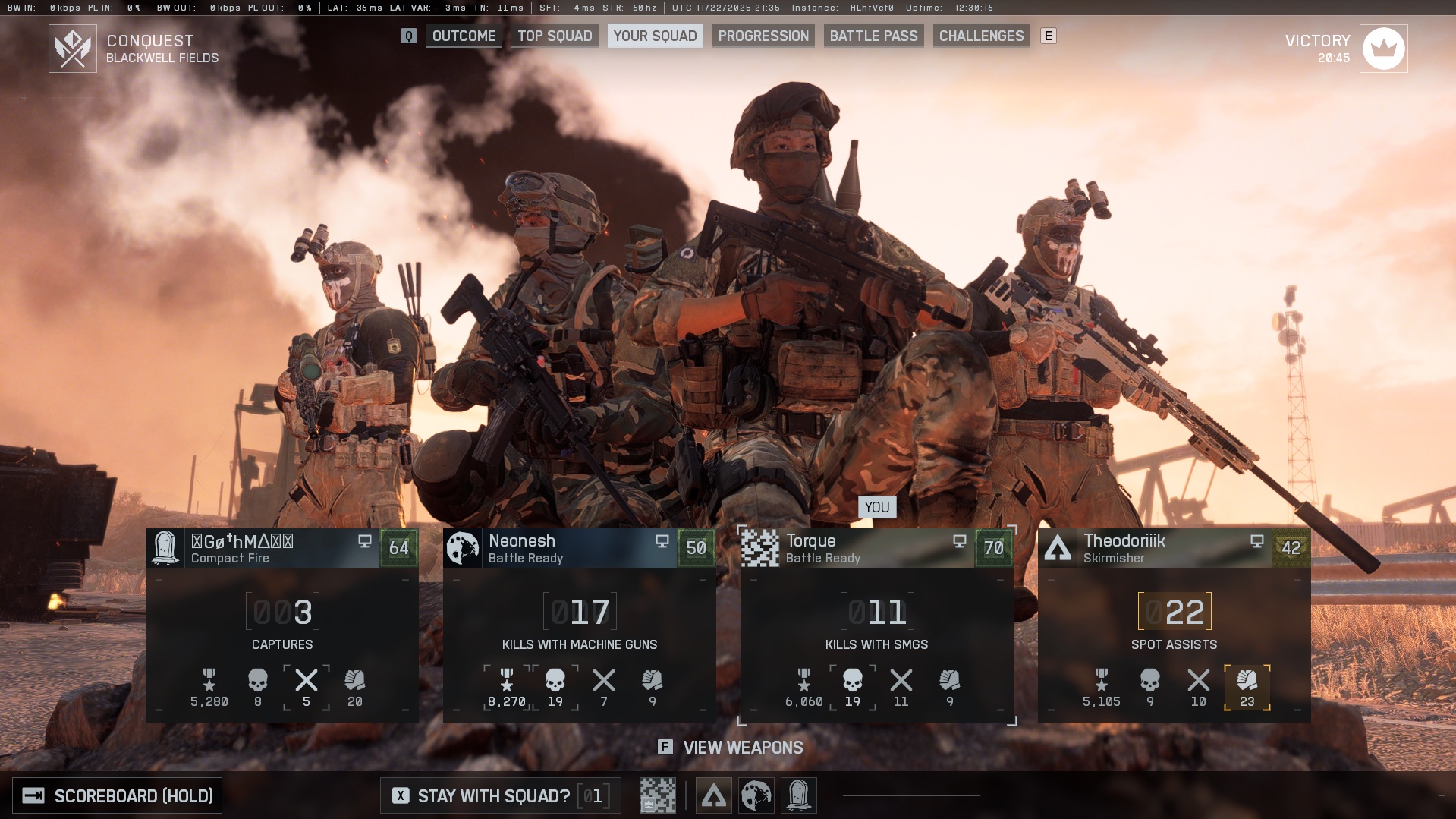Open the Scoreboard button
This screenshot has height=819, width=1456.
point(118,795)
